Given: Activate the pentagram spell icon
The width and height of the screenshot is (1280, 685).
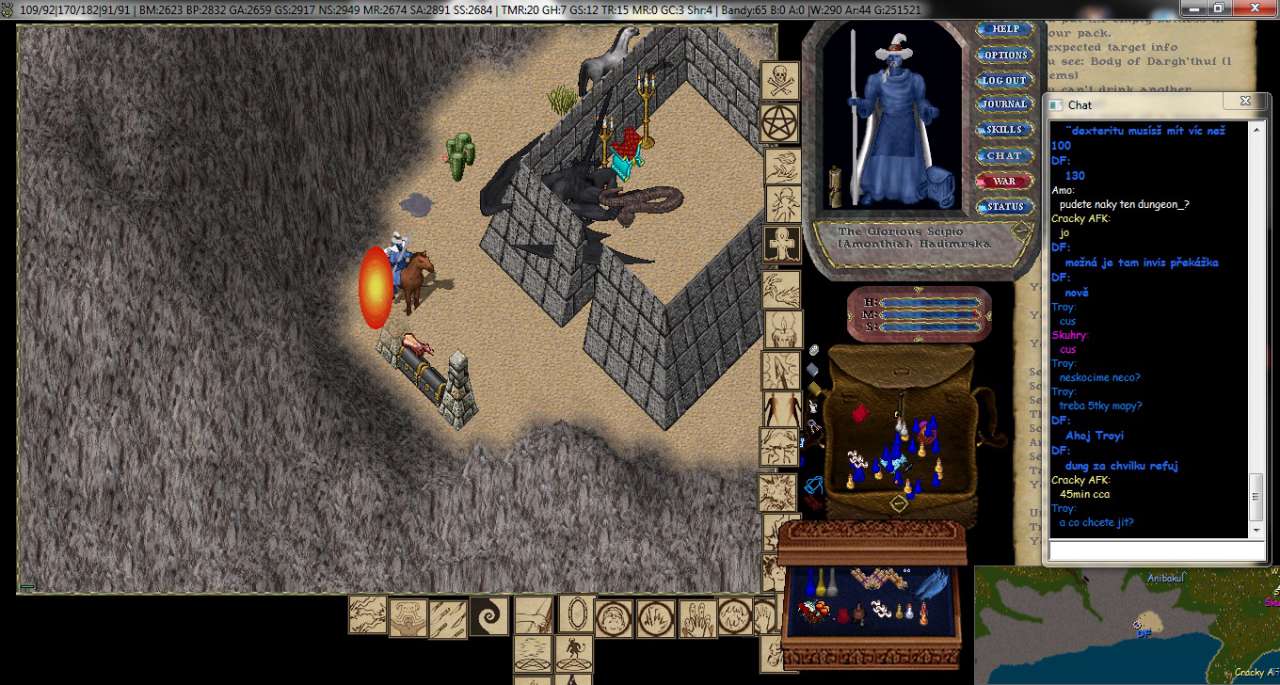Looking at the screenshot, I should [779, 123].
